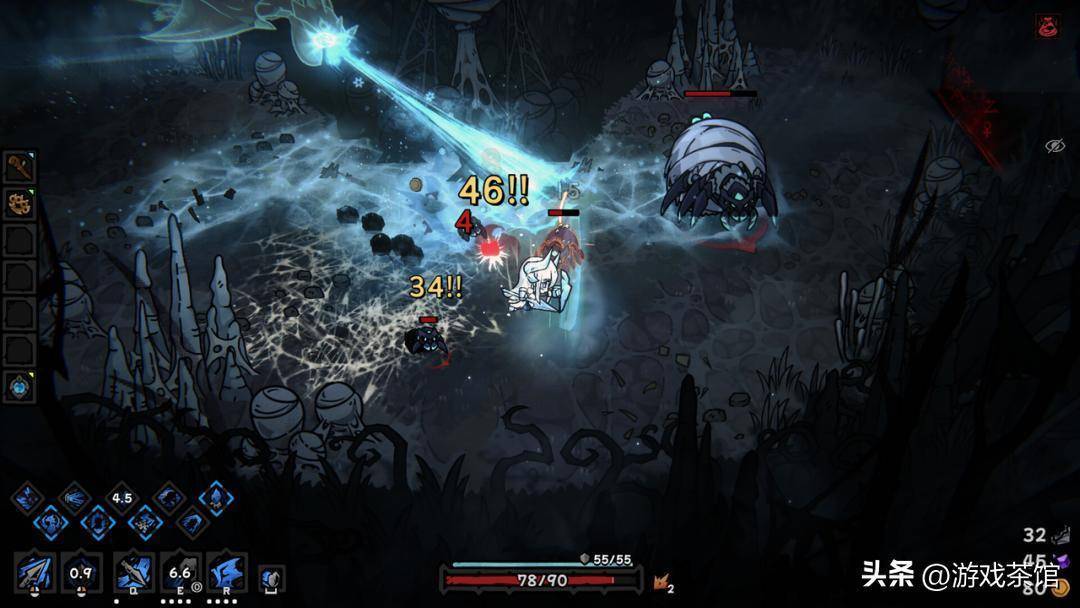Inspect the highlighted ice crystal diamond passive
Viewport: 1080px width, 608px height.
(x=215, y=497)
